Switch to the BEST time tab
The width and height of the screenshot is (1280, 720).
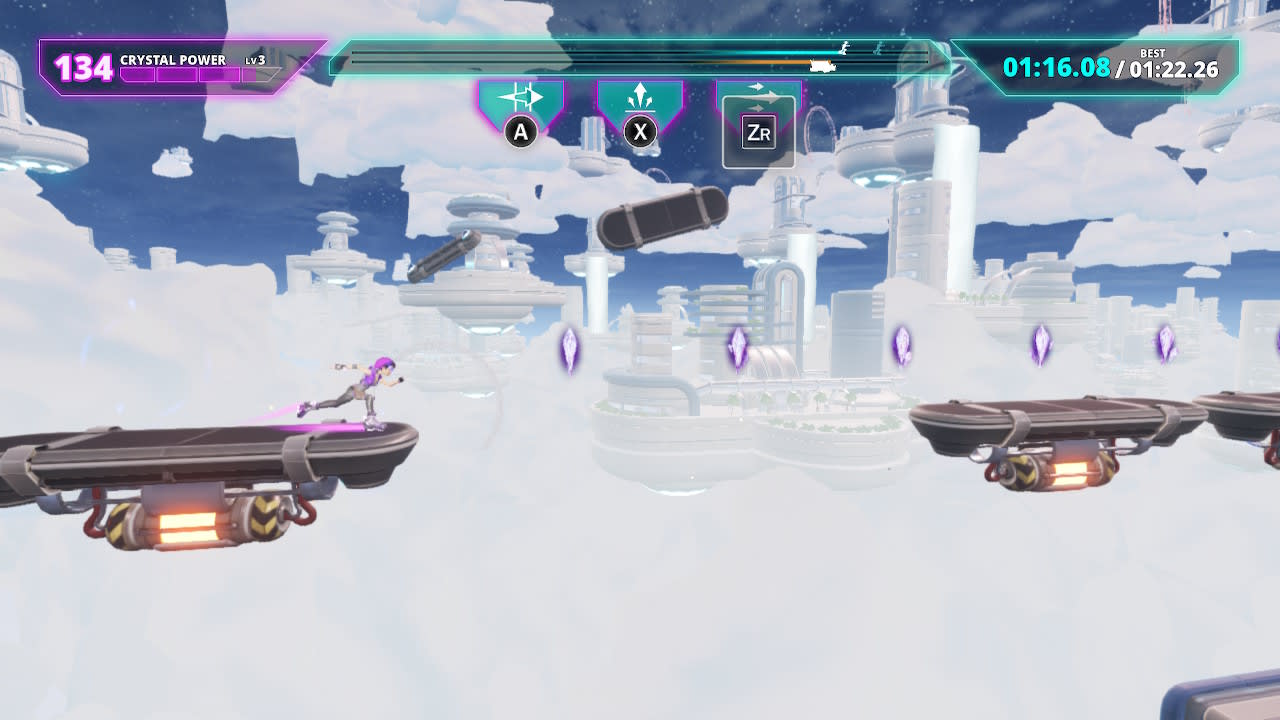(x=1150, y=51)
